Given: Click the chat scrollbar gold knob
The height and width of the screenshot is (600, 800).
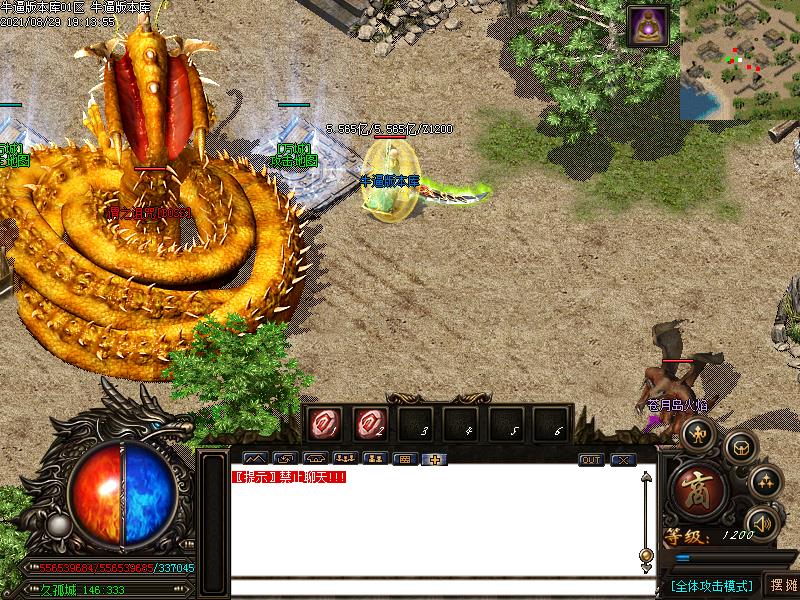Looking at the screenshot, I should click(646, 555).
